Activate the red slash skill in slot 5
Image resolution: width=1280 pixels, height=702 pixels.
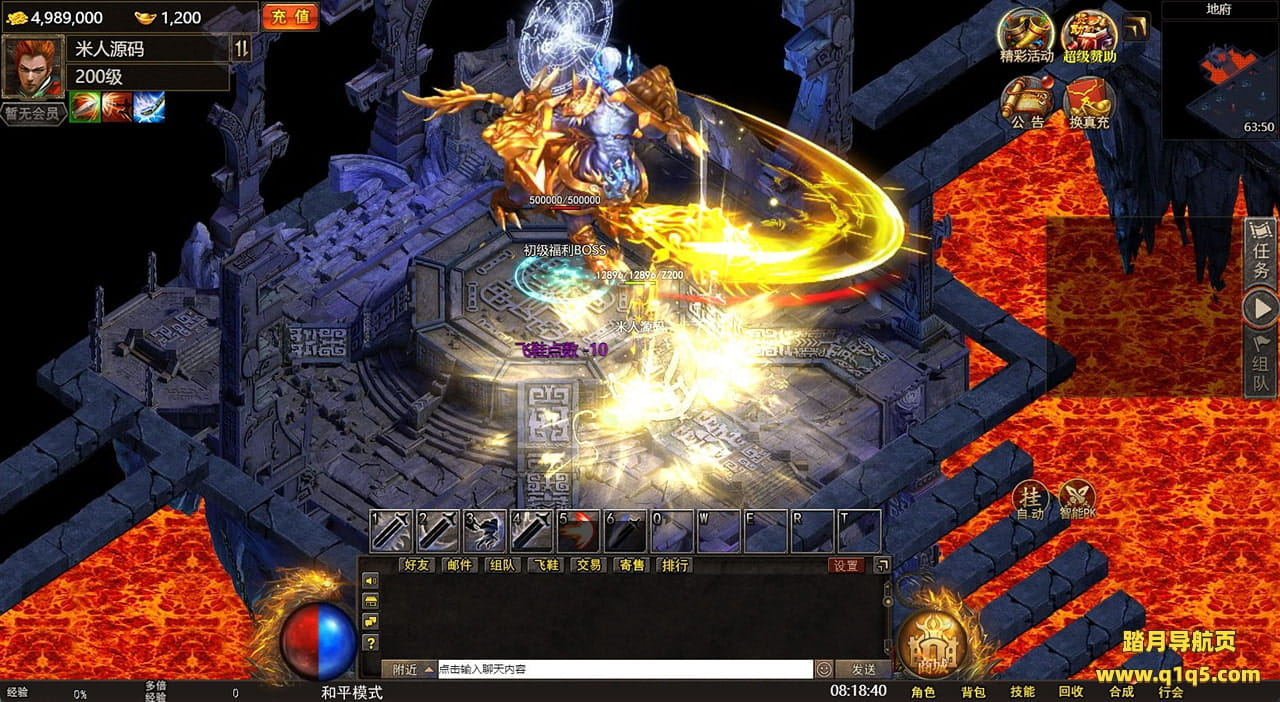(x=579, y=531)
